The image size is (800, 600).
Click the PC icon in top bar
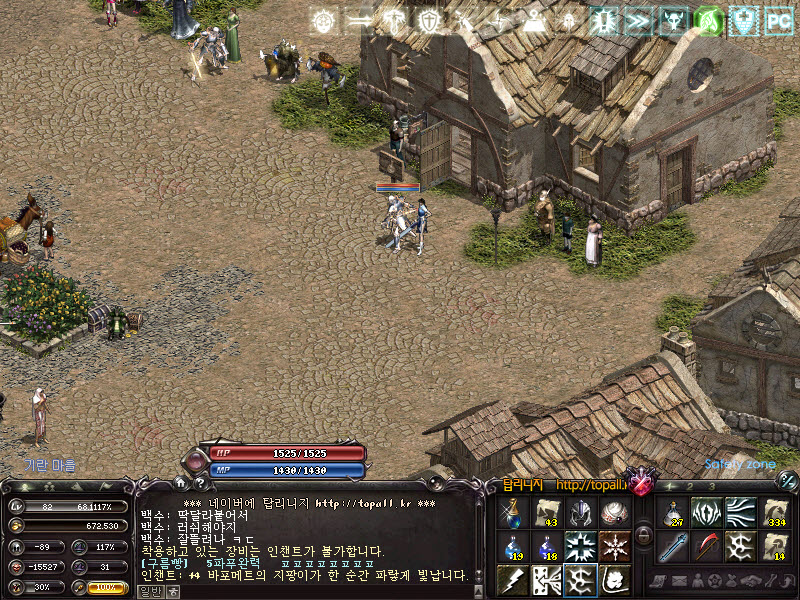tap(778, 20)
